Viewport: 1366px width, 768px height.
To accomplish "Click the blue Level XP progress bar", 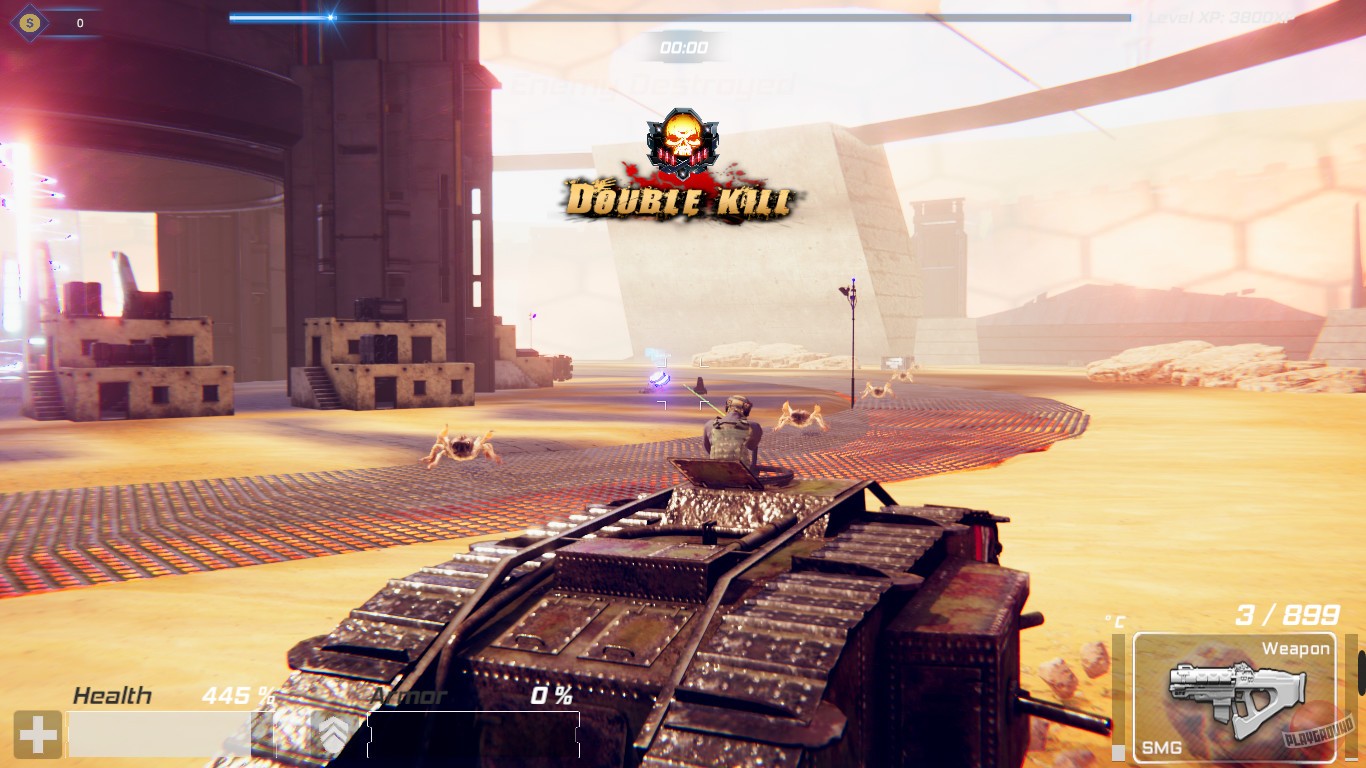I will pos(280,16).
